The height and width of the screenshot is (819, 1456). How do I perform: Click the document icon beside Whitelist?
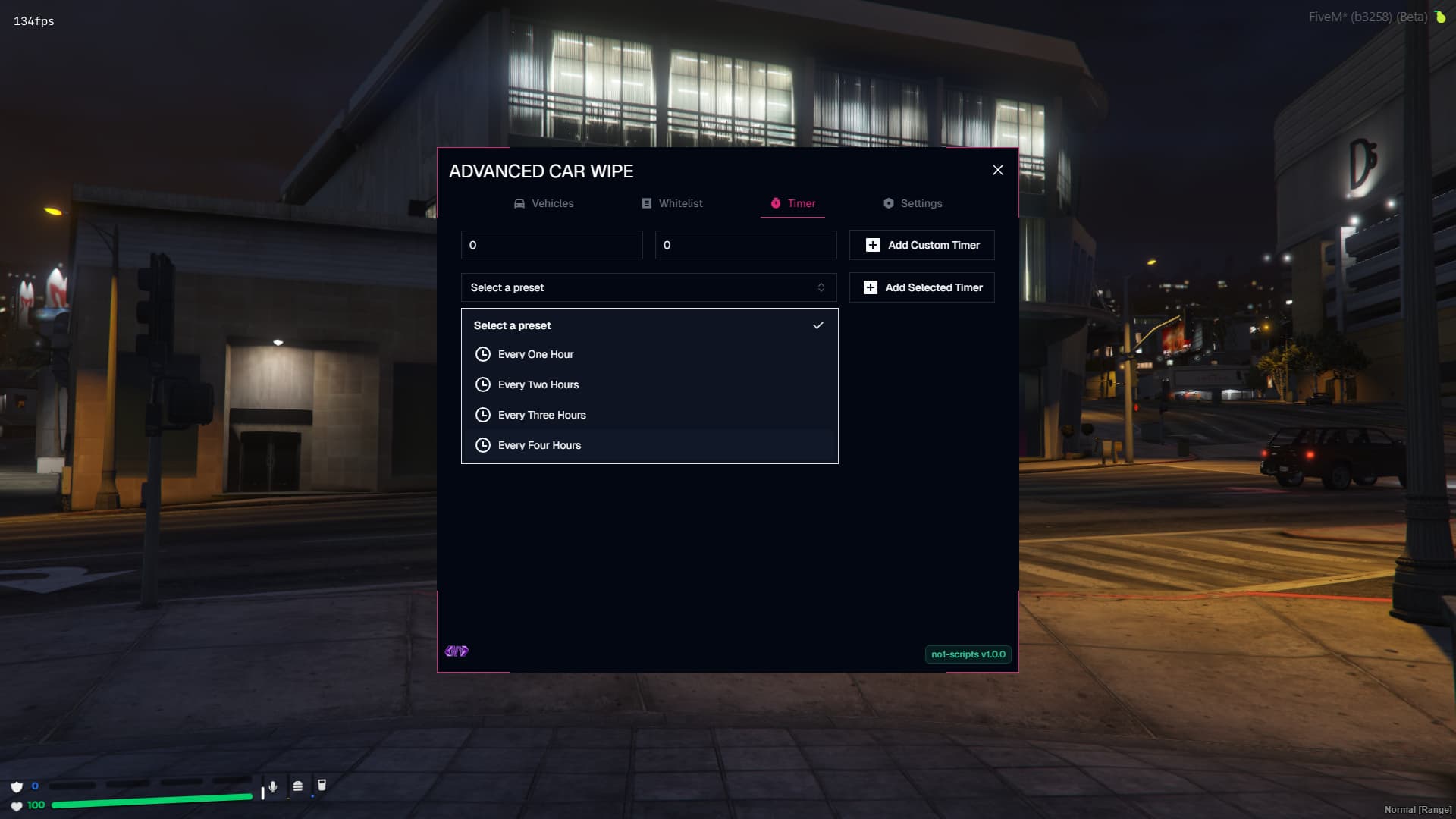[x=646, y=203]
